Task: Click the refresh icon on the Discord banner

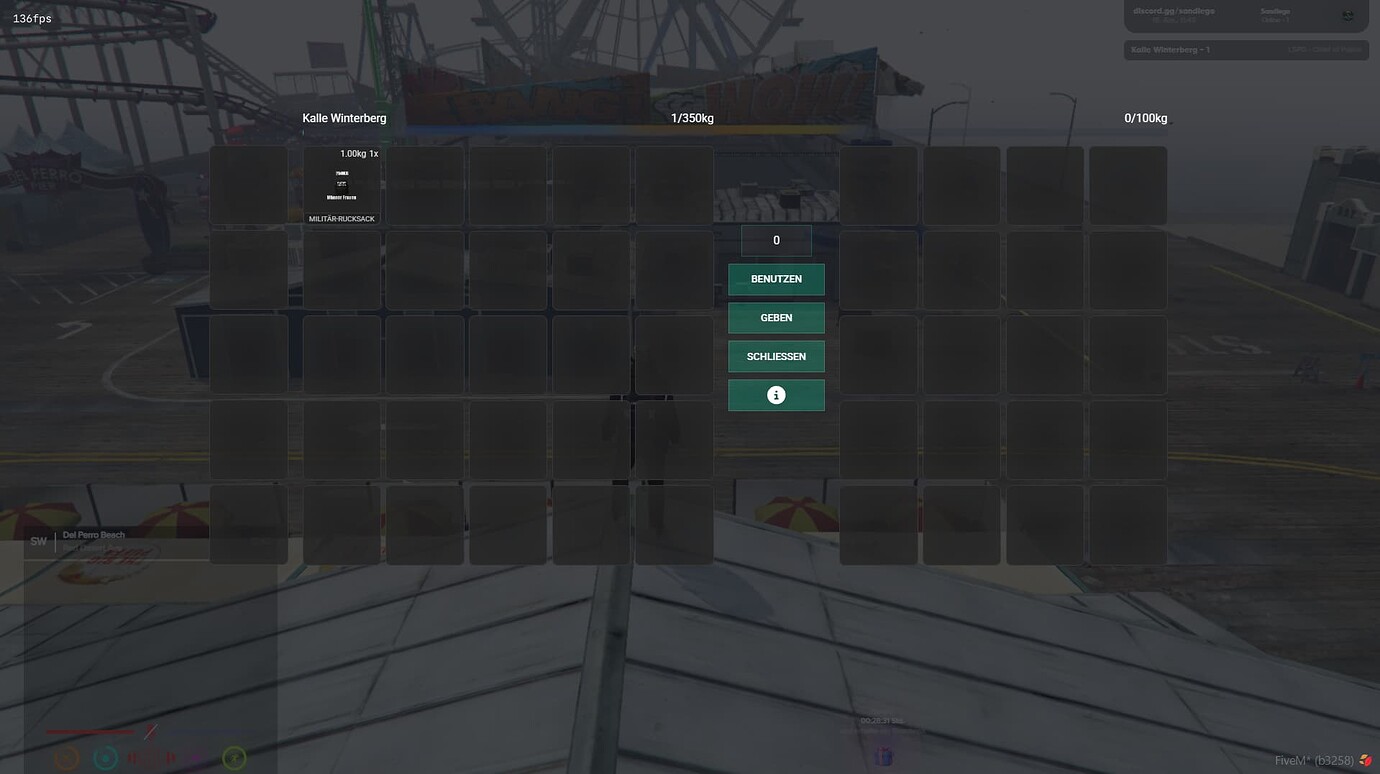Action: tap(1349, 16)
